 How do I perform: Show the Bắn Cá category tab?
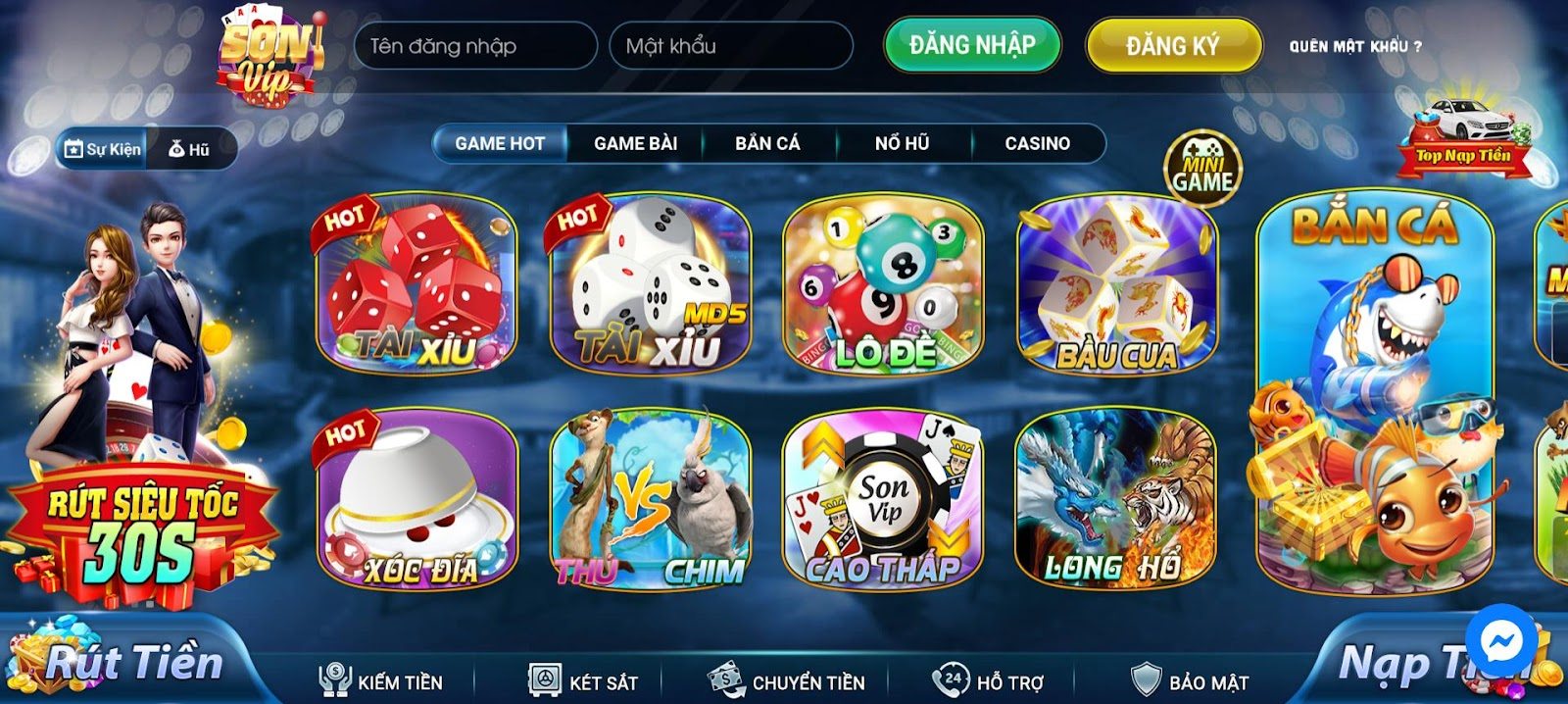[767, 143]
